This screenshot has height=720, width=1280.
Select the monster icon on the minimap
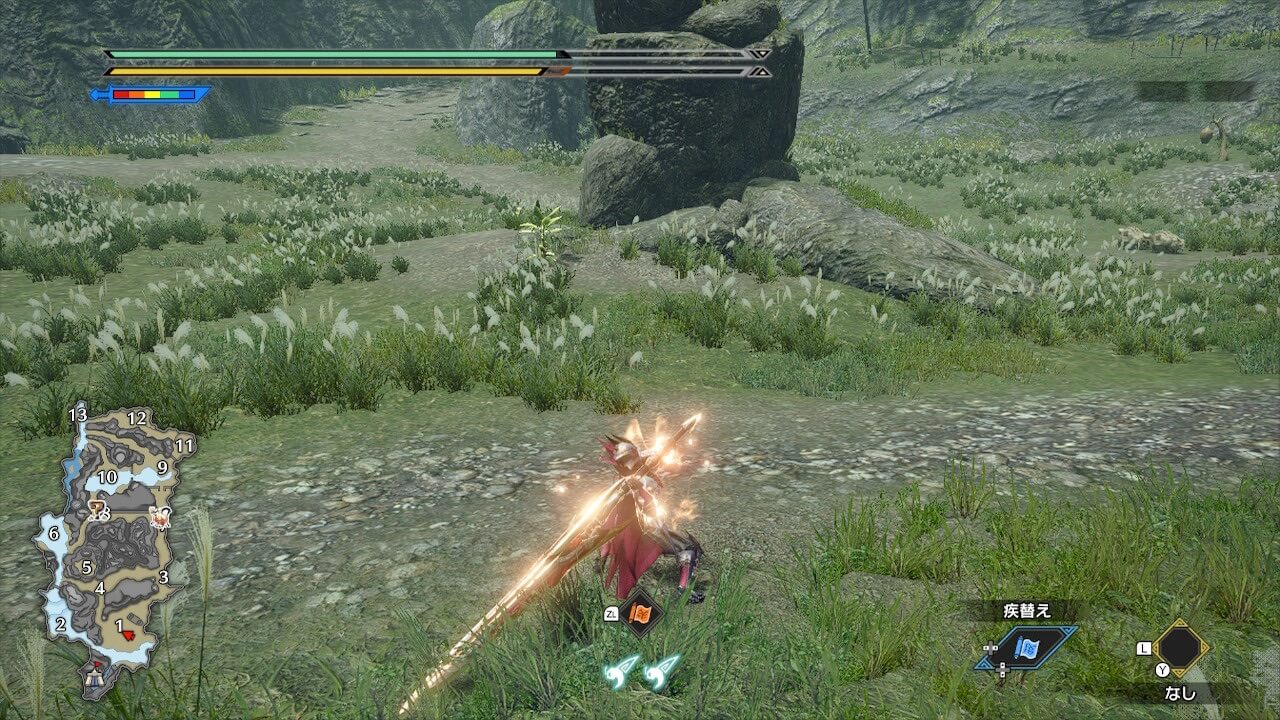[159, 517]
